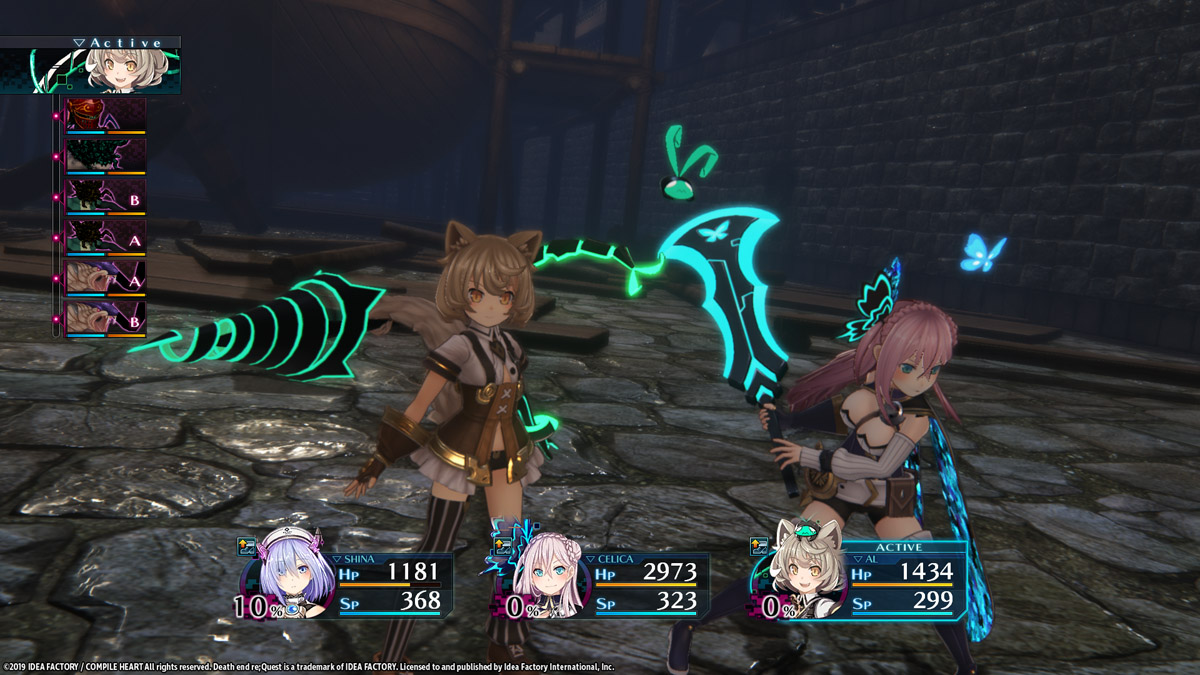Select the dark spiky enemy A turn entry
Screen dimensions: 1200x675
pos(106,237)
